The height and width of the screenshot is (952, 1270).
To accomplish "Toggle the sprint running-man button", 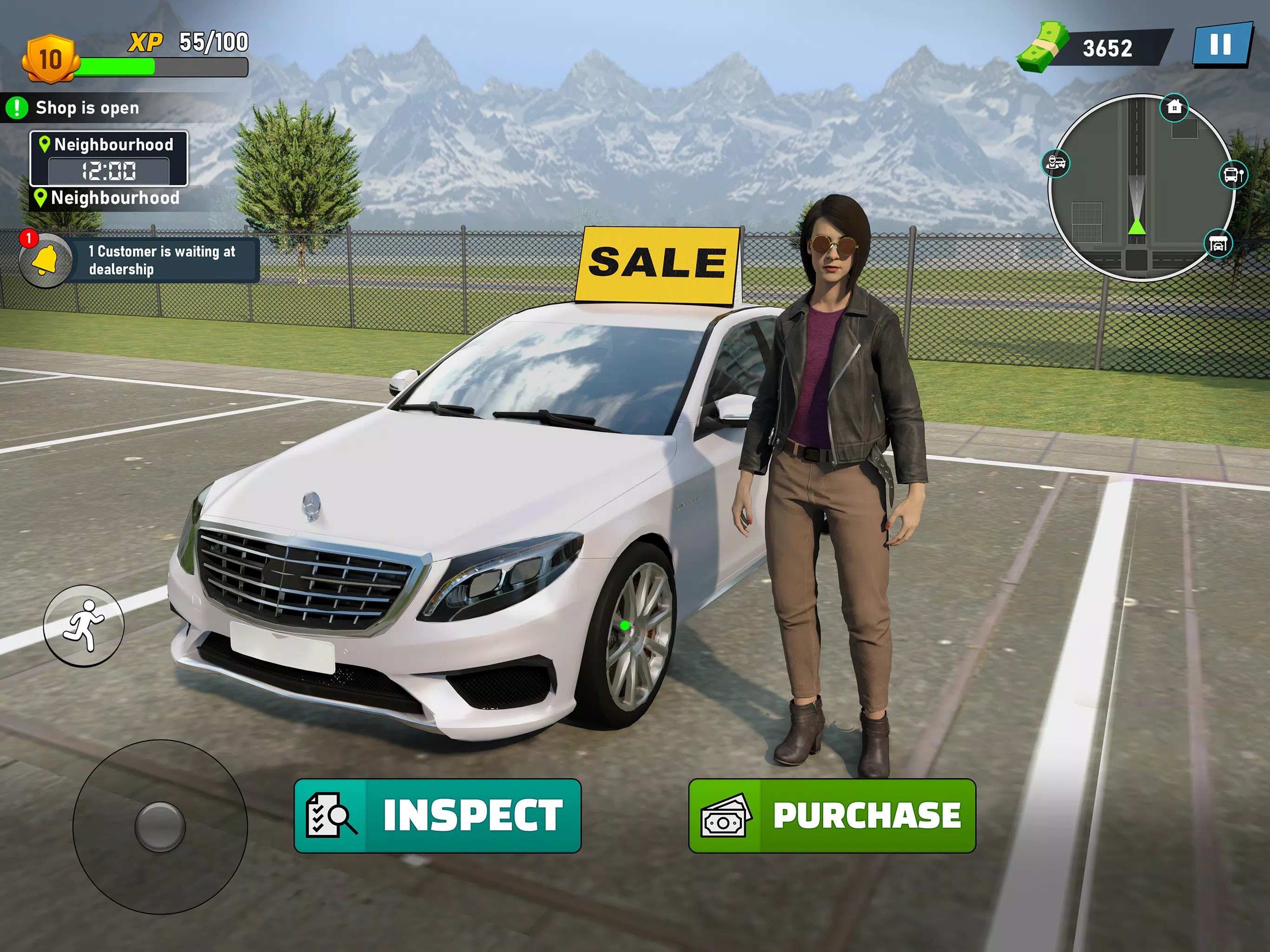I will pyautogui.click(x=84, y=625).
